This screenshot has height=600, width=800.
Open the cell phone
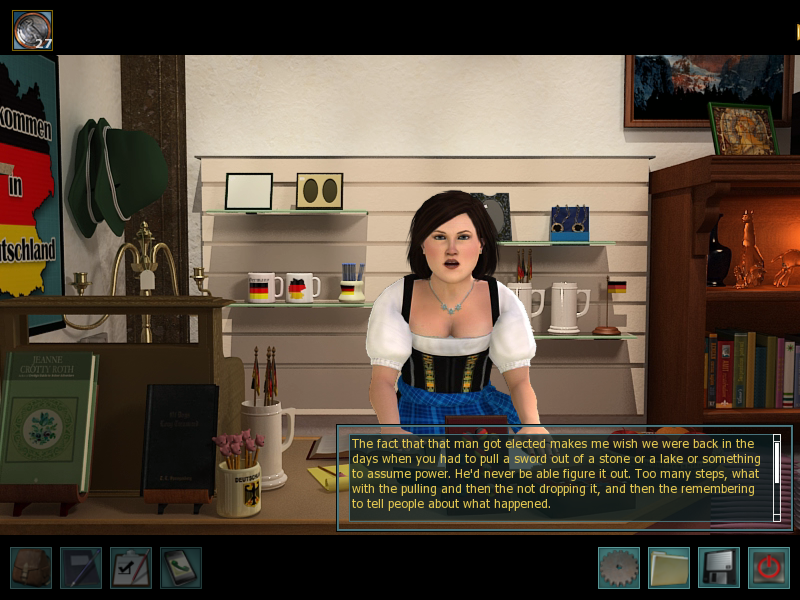click(x=181, y=568)
